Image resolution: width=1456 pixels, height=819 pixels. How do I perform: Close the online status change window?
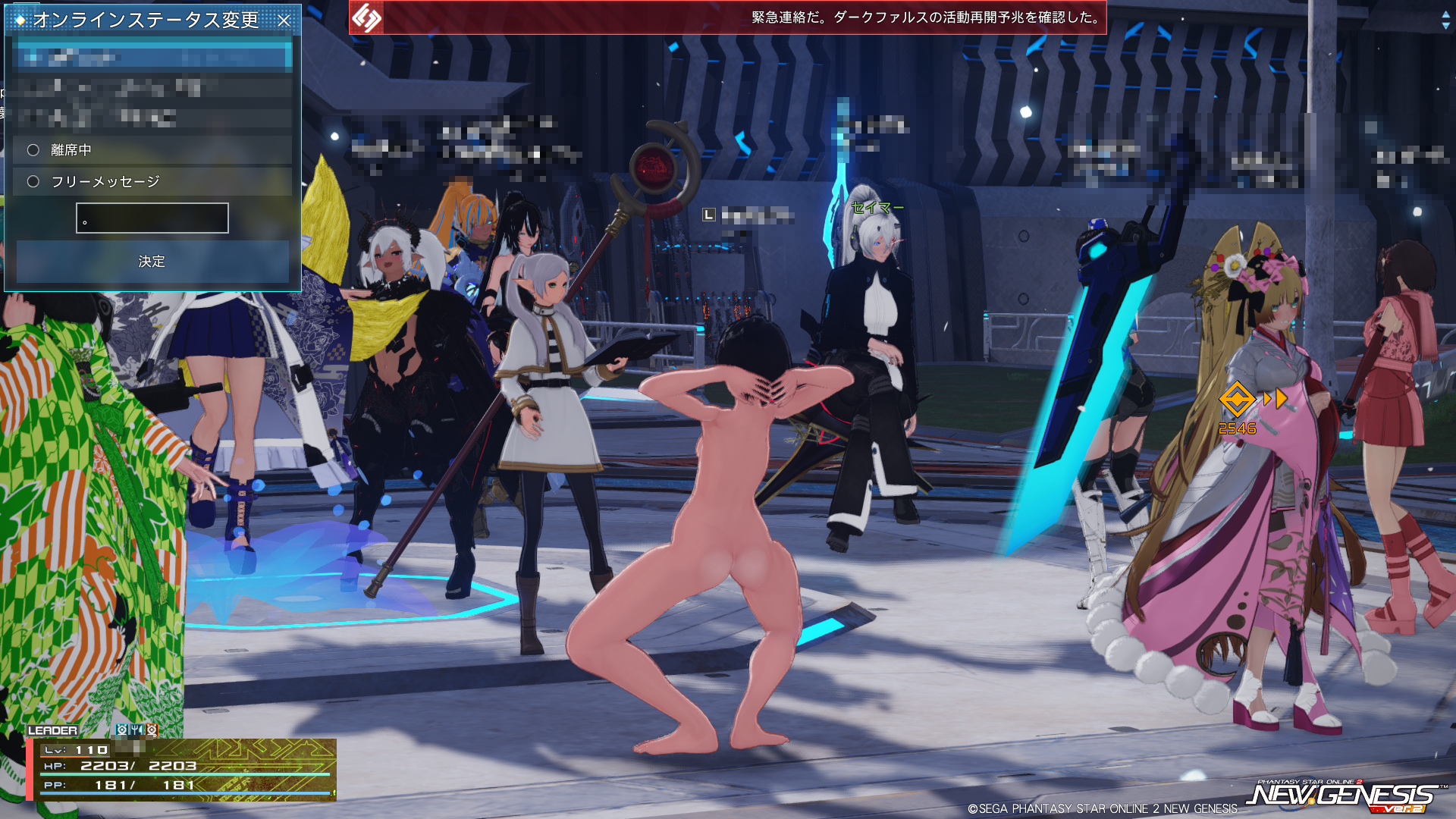284,20
